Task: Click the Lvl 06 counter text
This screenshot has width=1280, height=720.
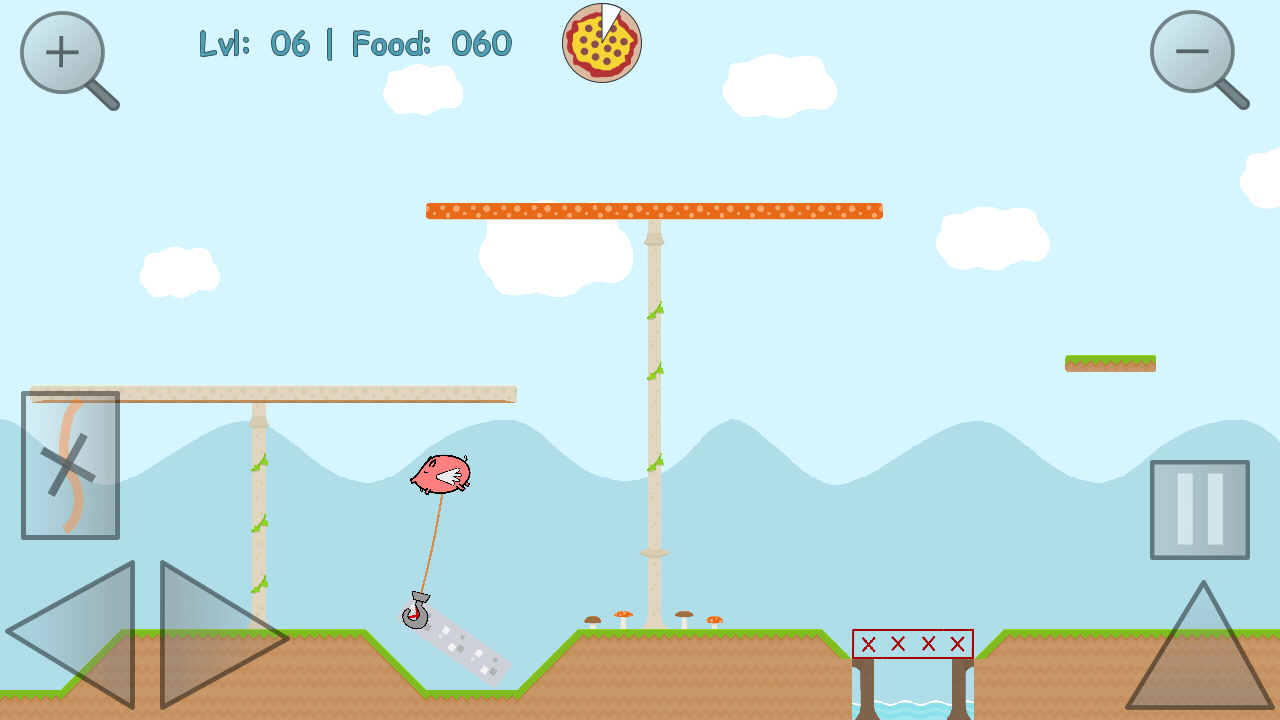Action: tap(256, 44)
